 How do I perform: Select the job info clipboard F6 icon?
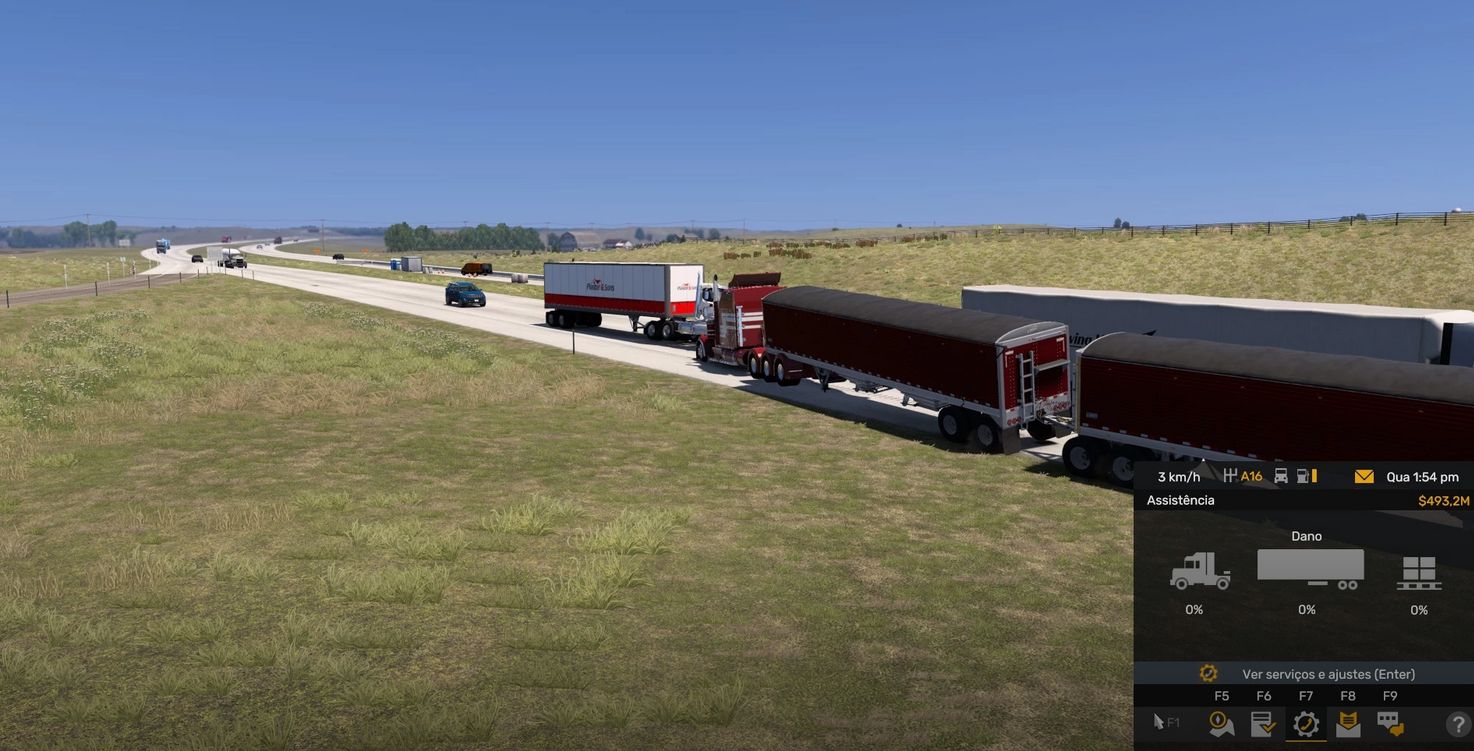[1262, 723]
